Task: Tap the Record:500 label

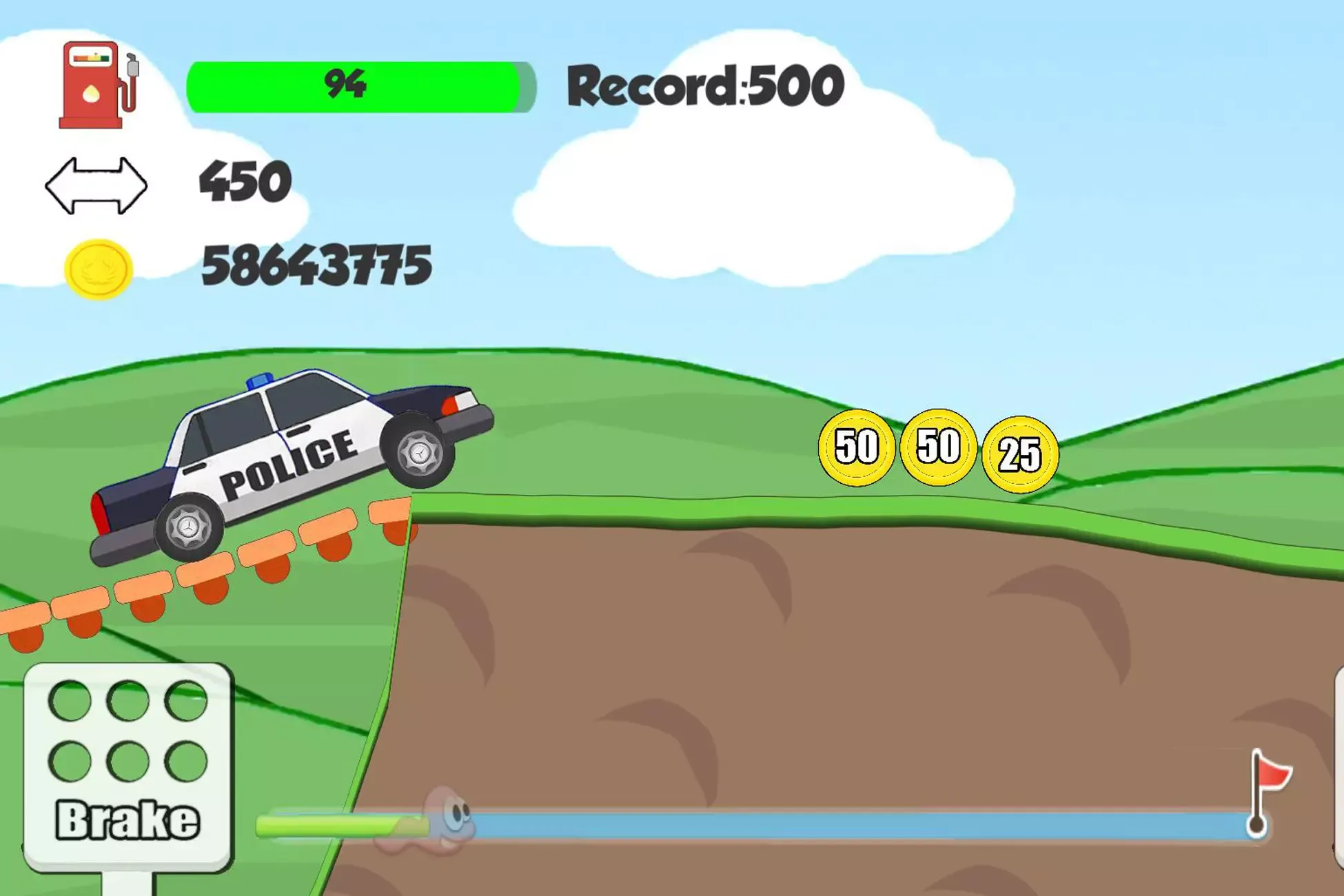Action: pyautogui.click(x=703, y=84)
